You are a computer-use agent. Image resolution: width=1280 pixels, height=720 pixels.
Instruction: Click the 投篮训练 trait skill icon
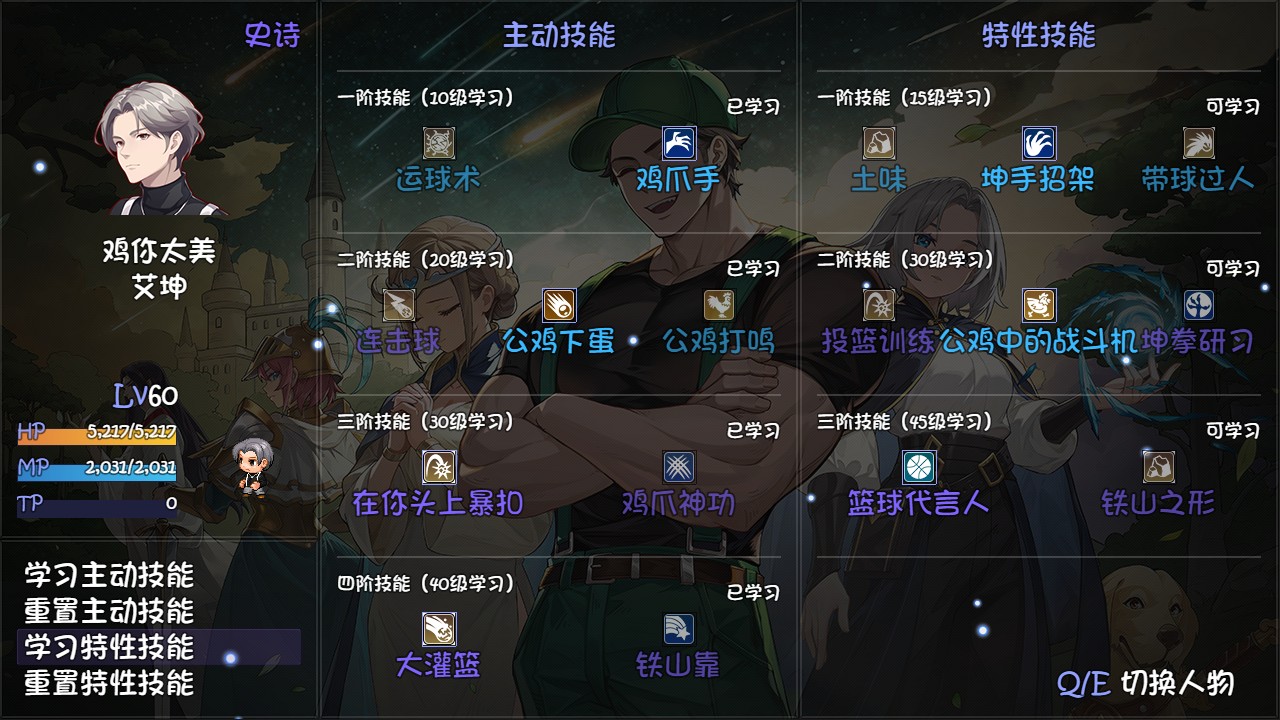coord(877,303)
